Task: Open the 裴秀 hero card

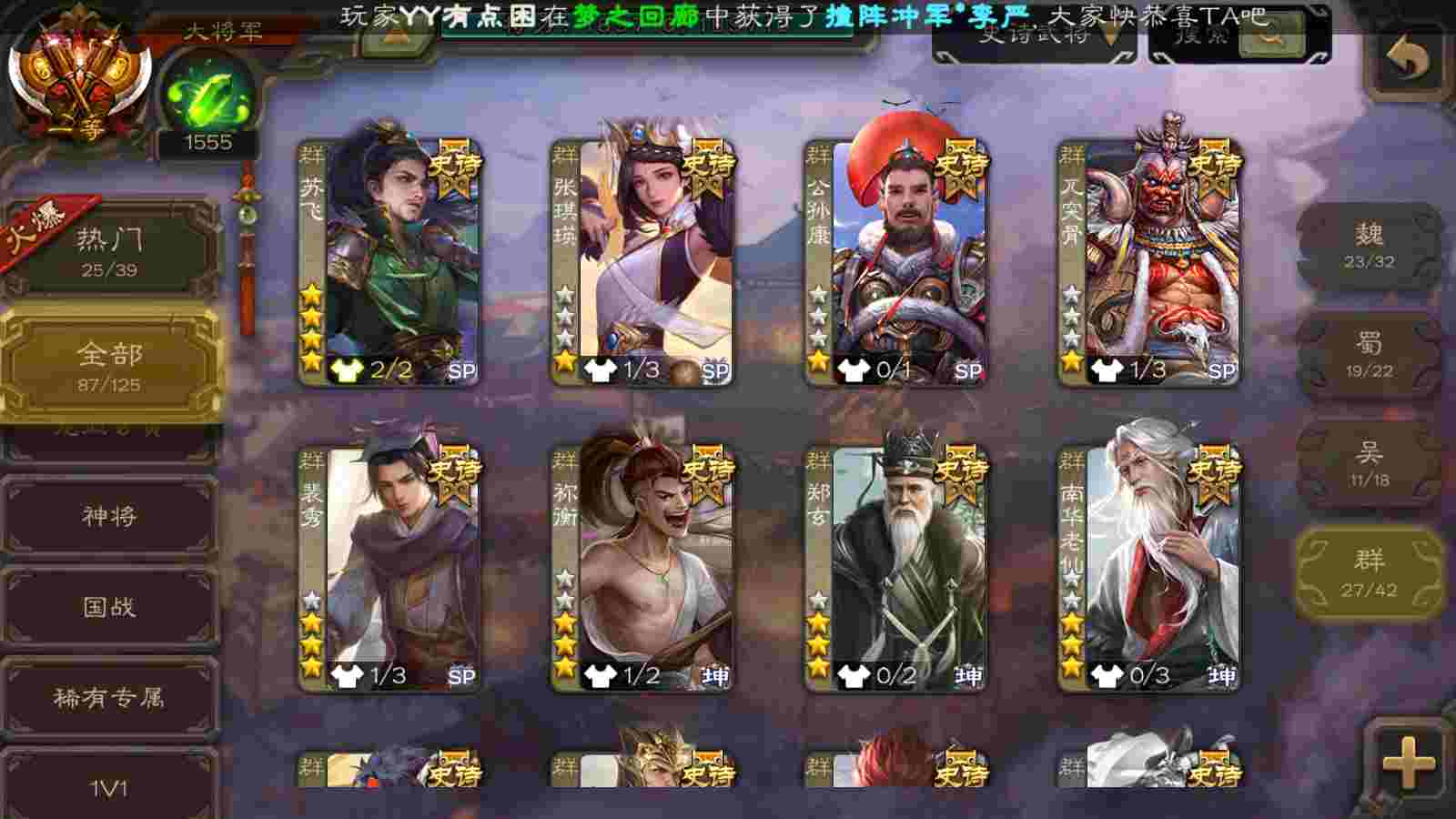Action: (x=391, y=569)
